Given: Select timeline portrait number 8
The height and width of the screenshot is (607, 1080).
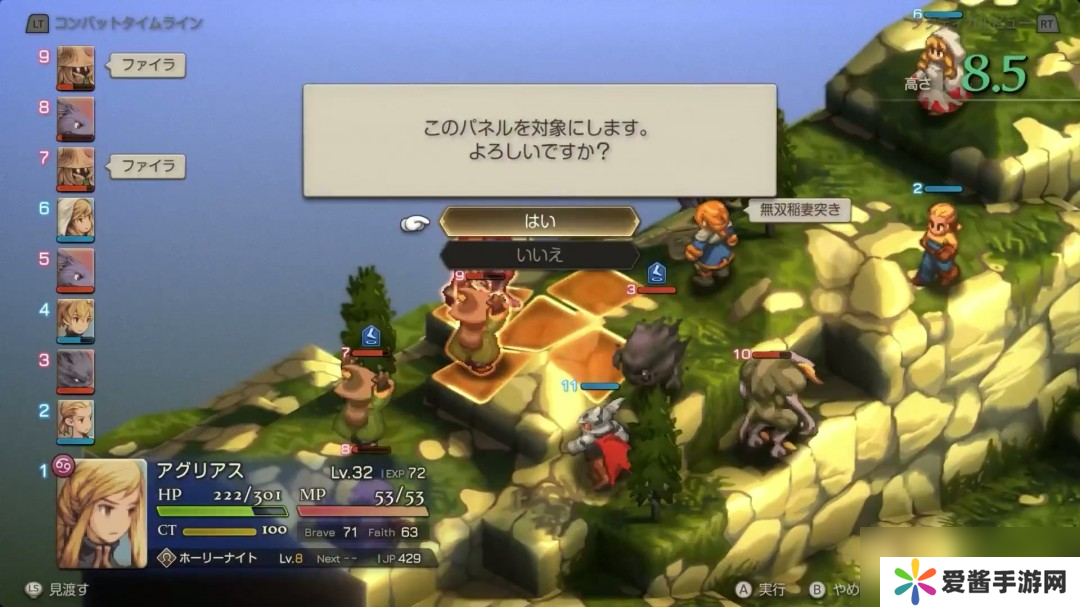Looking at the screenshot, I should pos(76,118).
